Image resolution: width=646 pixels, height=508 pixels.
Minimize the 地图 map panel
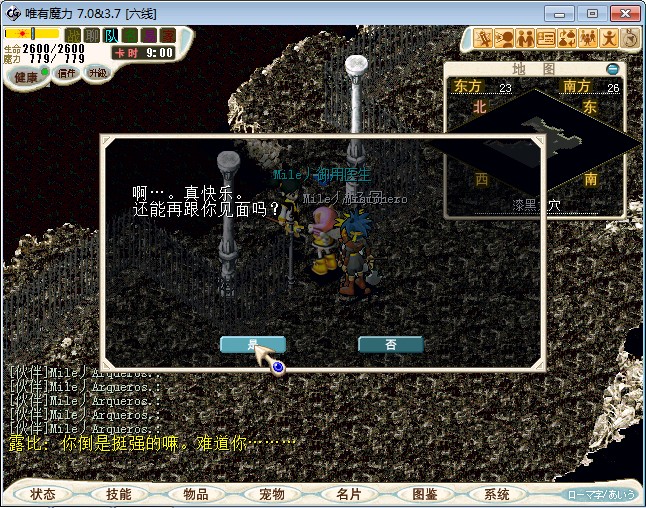point(612,69)
